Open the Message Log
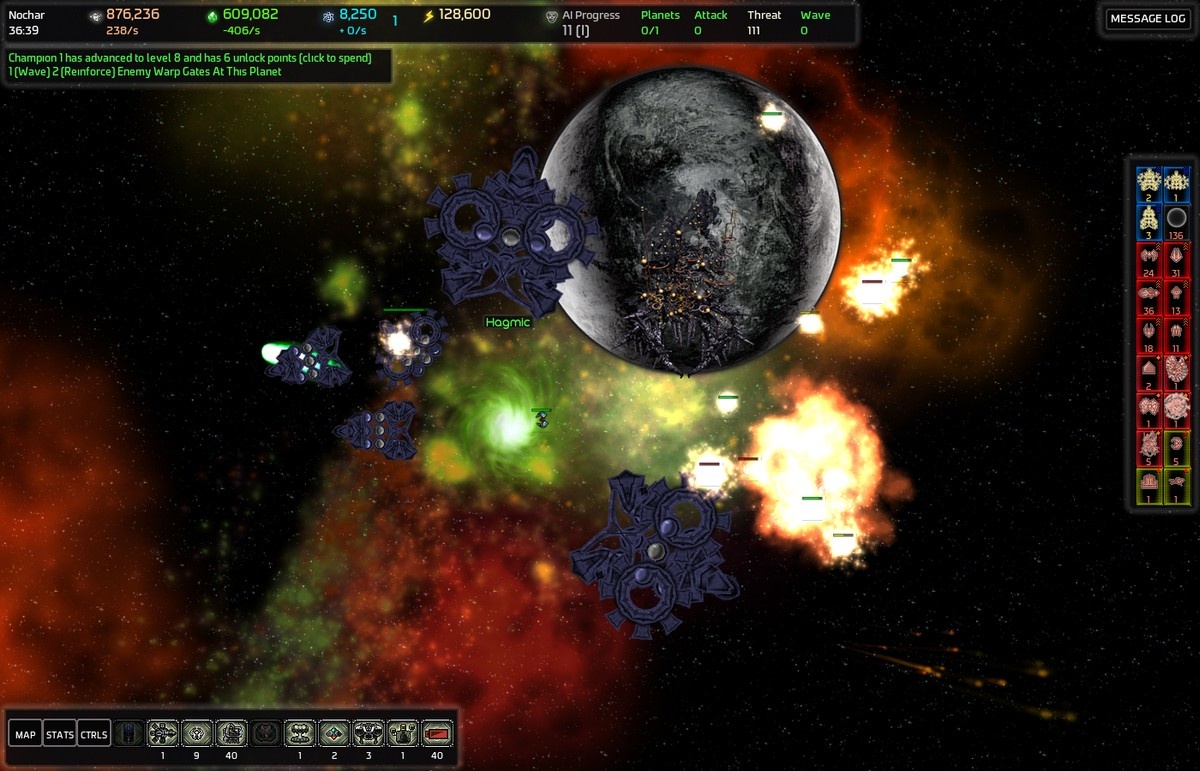 click(1148, 19)
